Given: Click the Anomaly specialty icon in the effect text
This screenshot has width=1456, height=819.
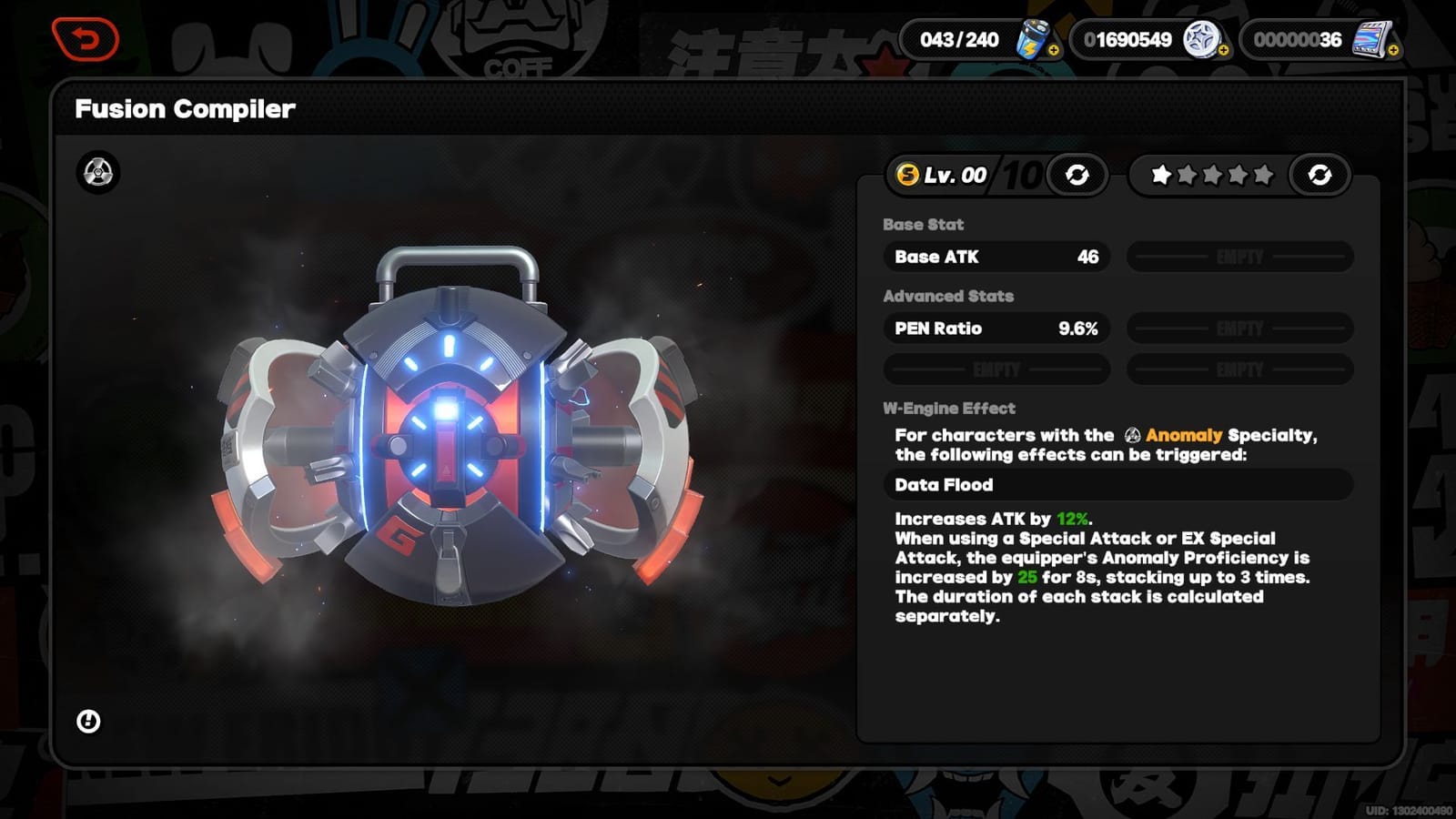Looking at the screenshot, I should 1131,436.
